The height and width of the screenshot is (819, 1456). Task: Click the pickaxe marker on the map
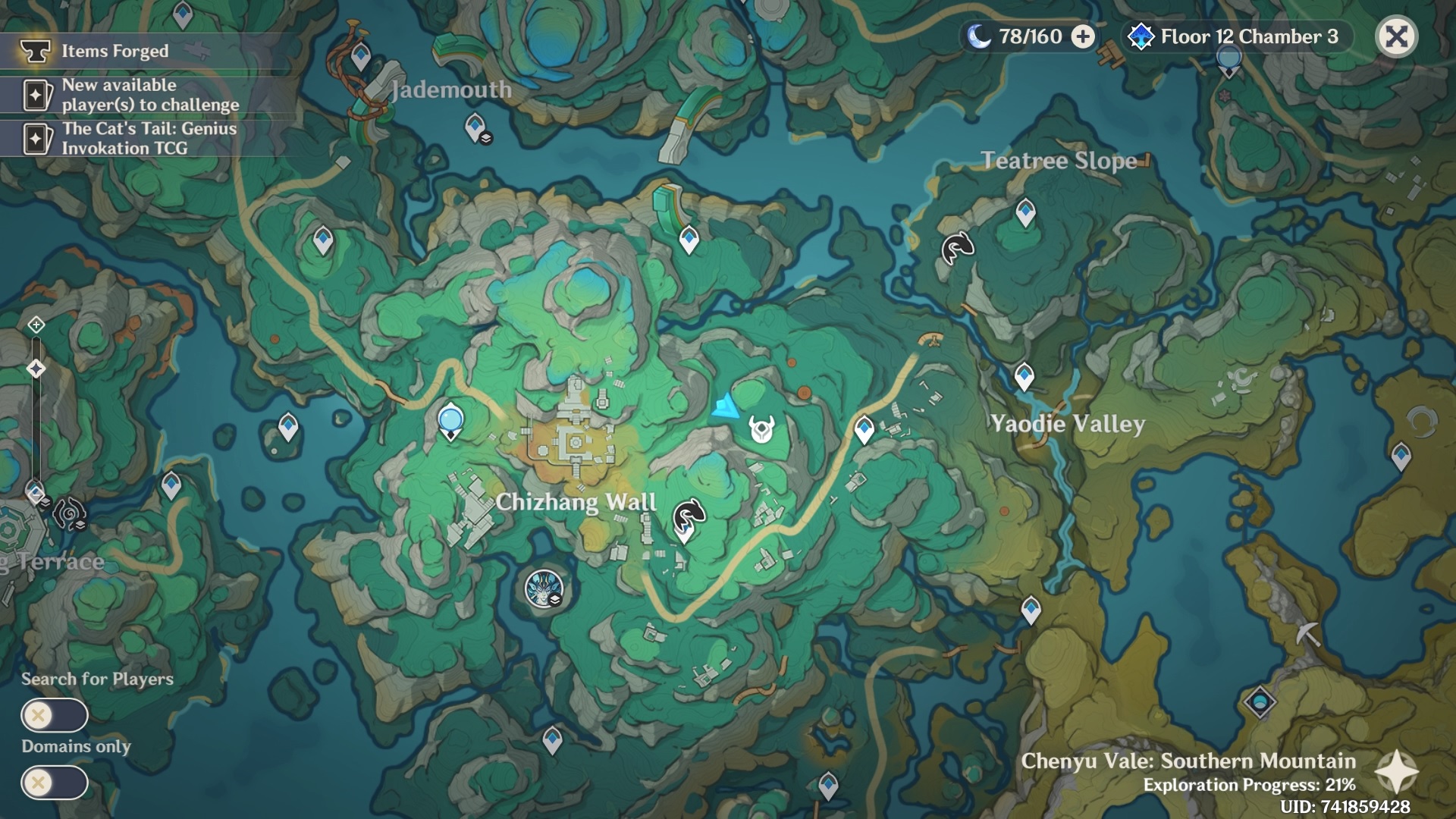coord(1308,633)
